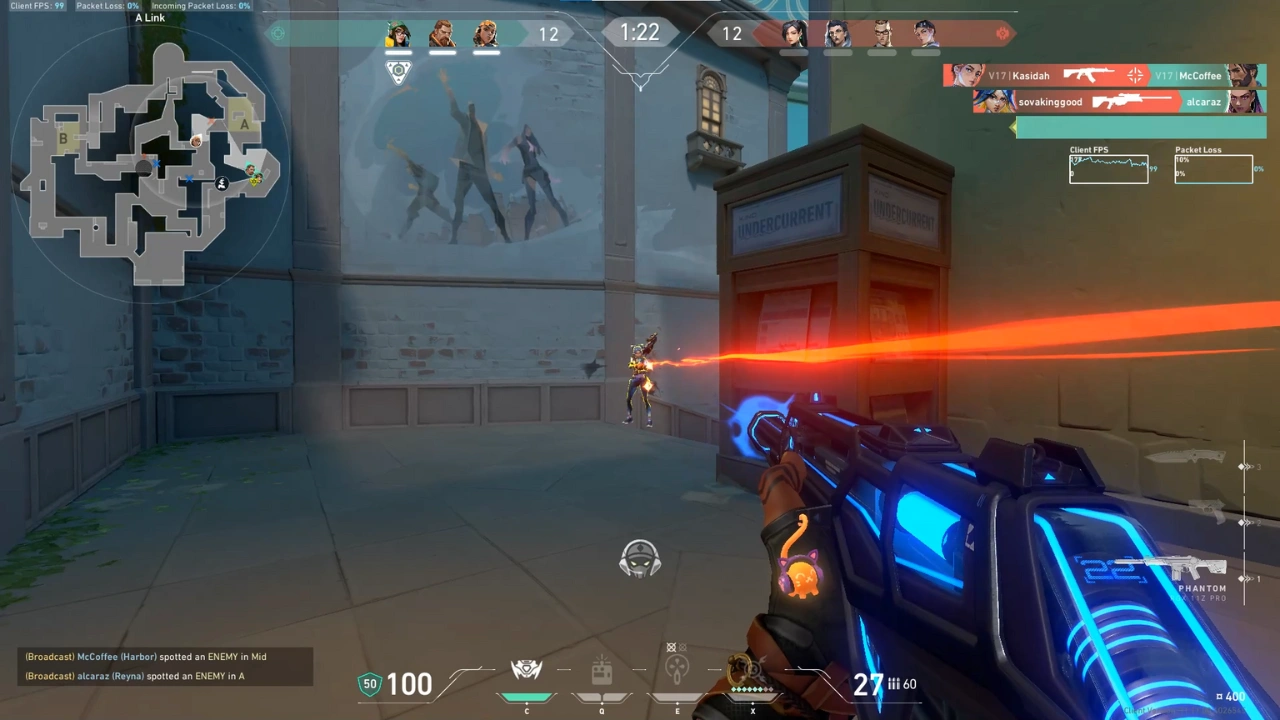Click the alcaraz broadcast chat message
The height and width of the screenshot is (720, 1280).
click(135, 677)
